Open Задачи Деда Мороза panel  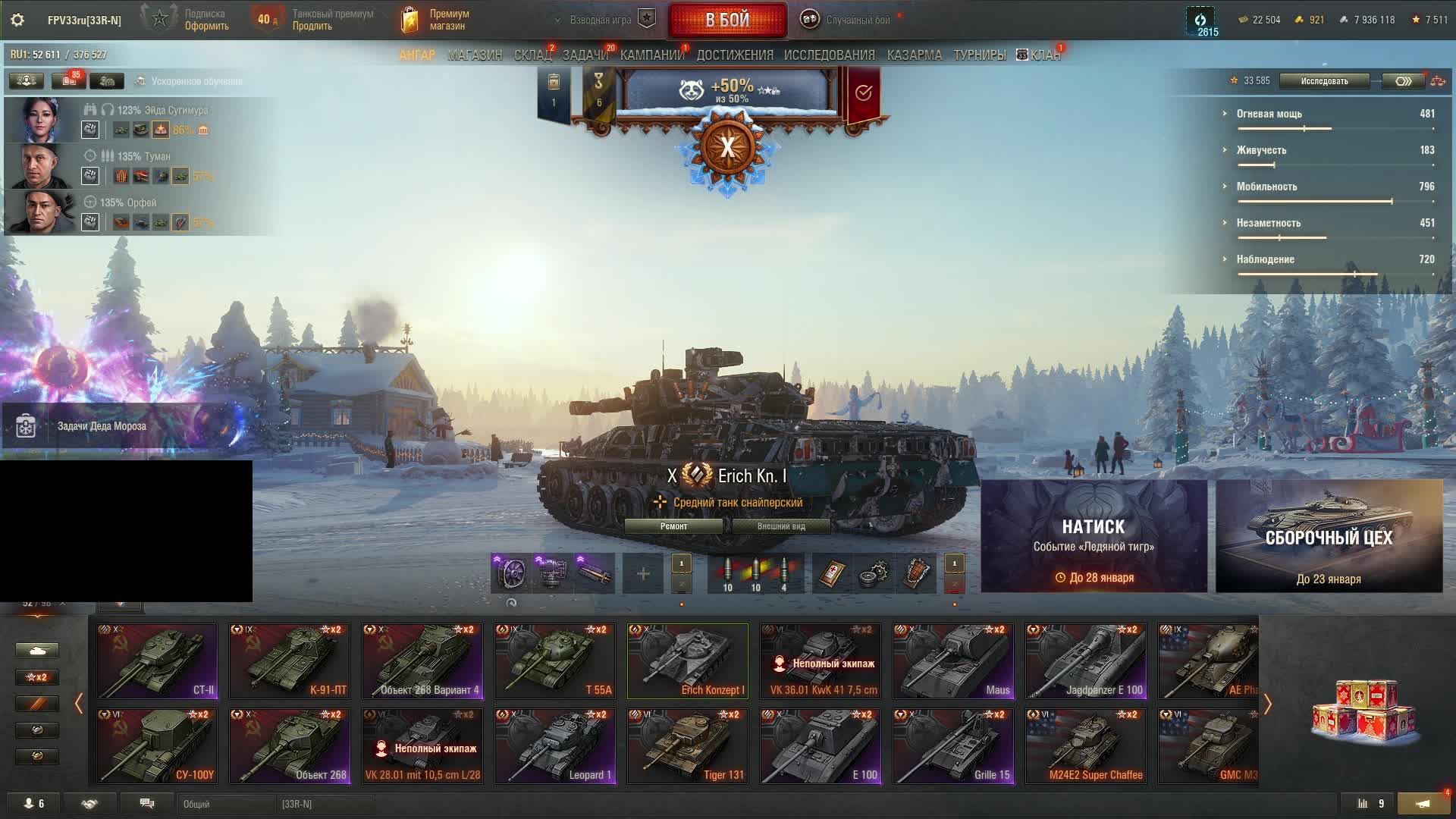[102, 426]
